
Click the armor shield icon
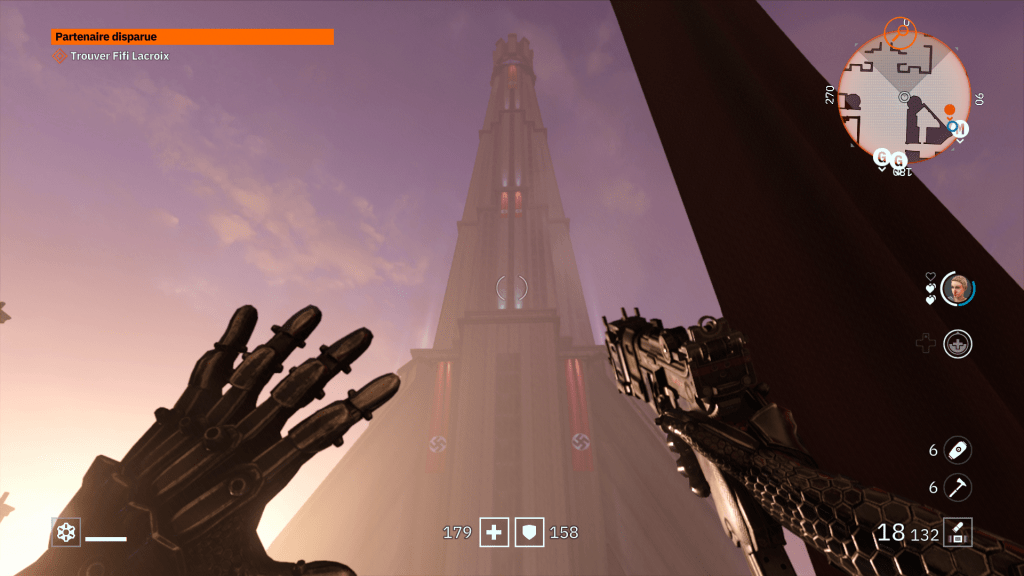[x=529, y=532]
